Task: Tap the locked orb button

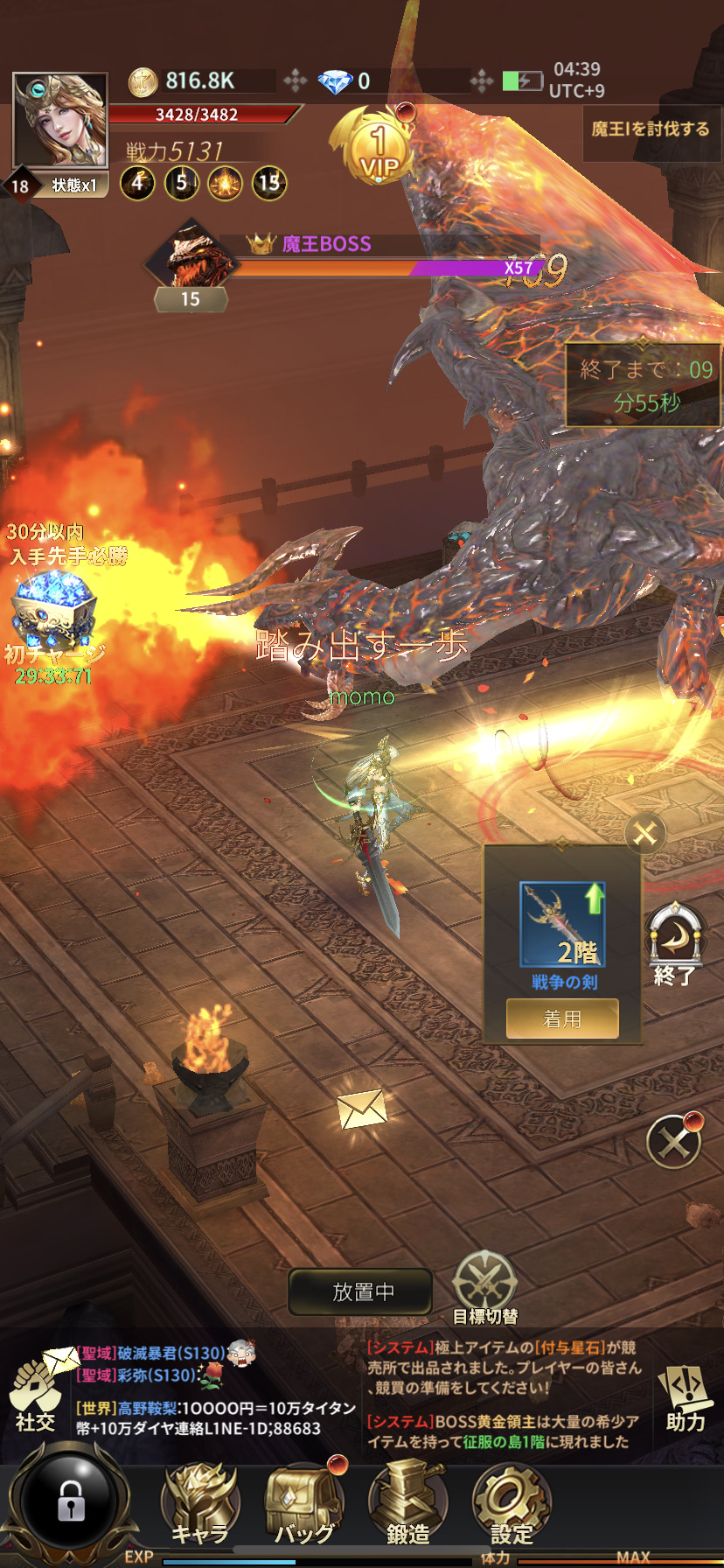Action: pos(70,1501)
